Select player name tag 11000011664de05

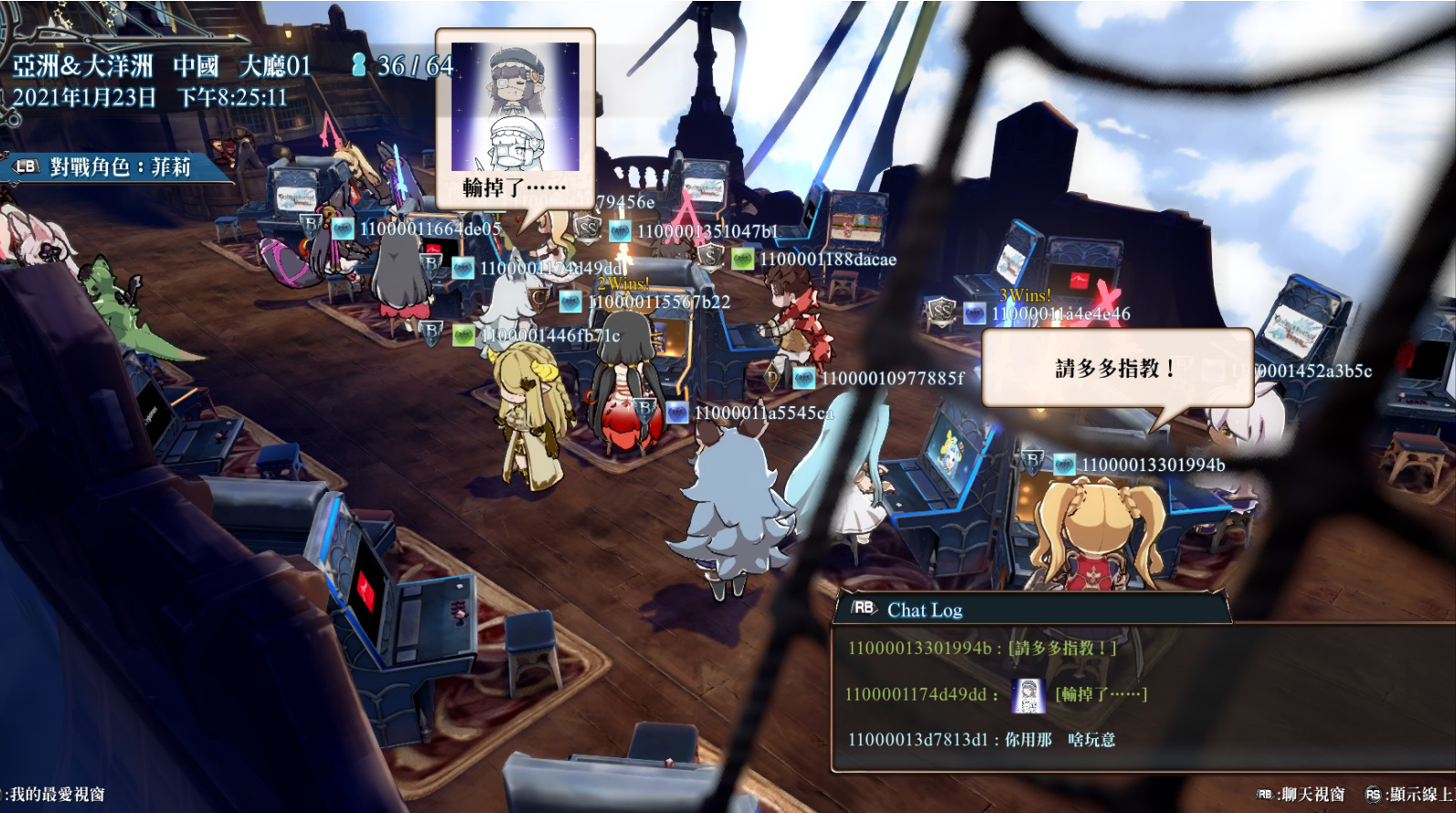430,229
